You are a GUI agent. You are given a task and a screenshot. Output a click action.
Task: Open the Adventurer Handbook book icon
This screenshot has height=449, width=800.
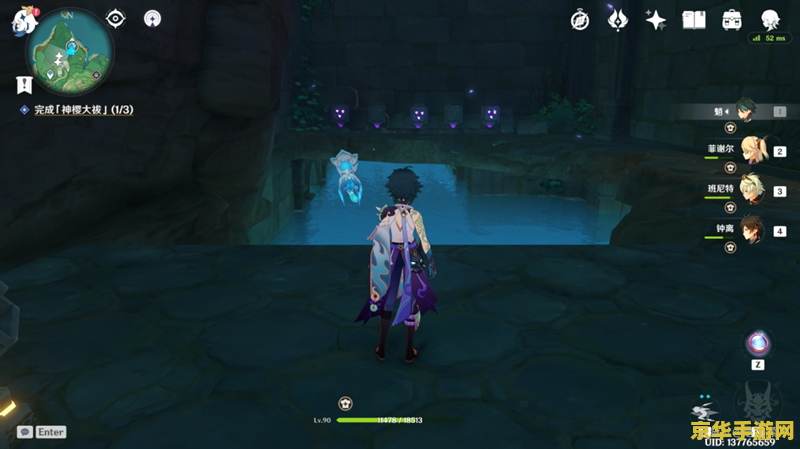click(694, 20)
